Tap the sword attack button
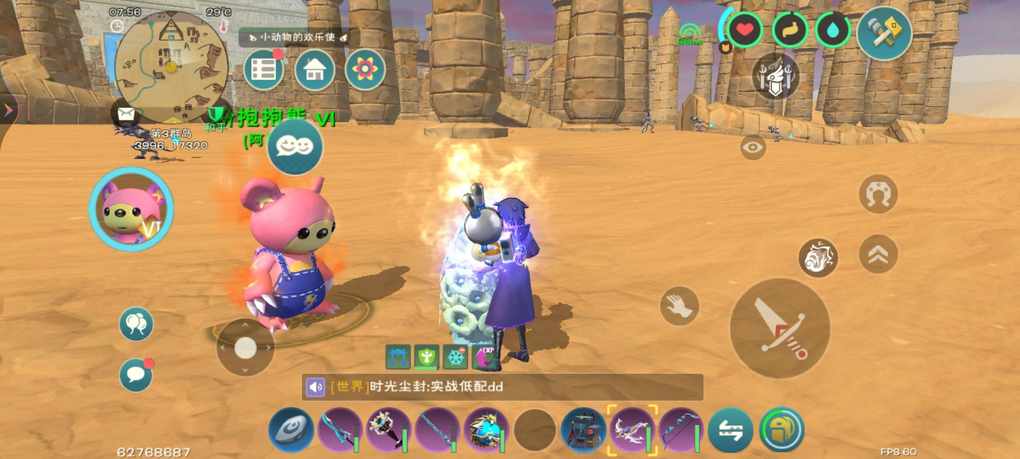This screenshot has height=459, width=1020. [x=780, y=328]
